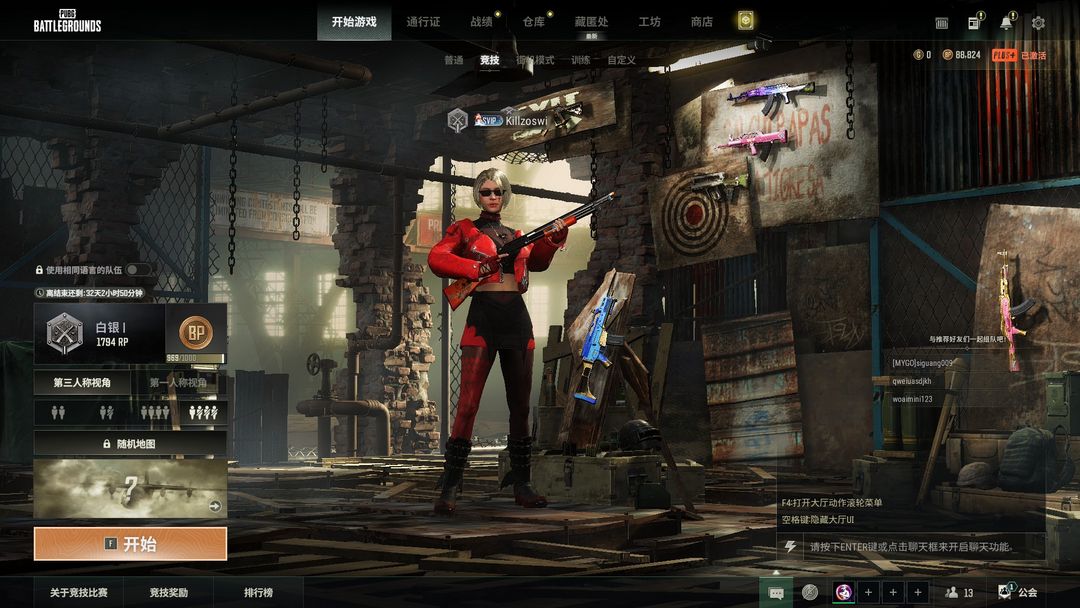Click the orange 开始 start button
This screenshot has width=1080, height=608.
[x=130, y=544]
